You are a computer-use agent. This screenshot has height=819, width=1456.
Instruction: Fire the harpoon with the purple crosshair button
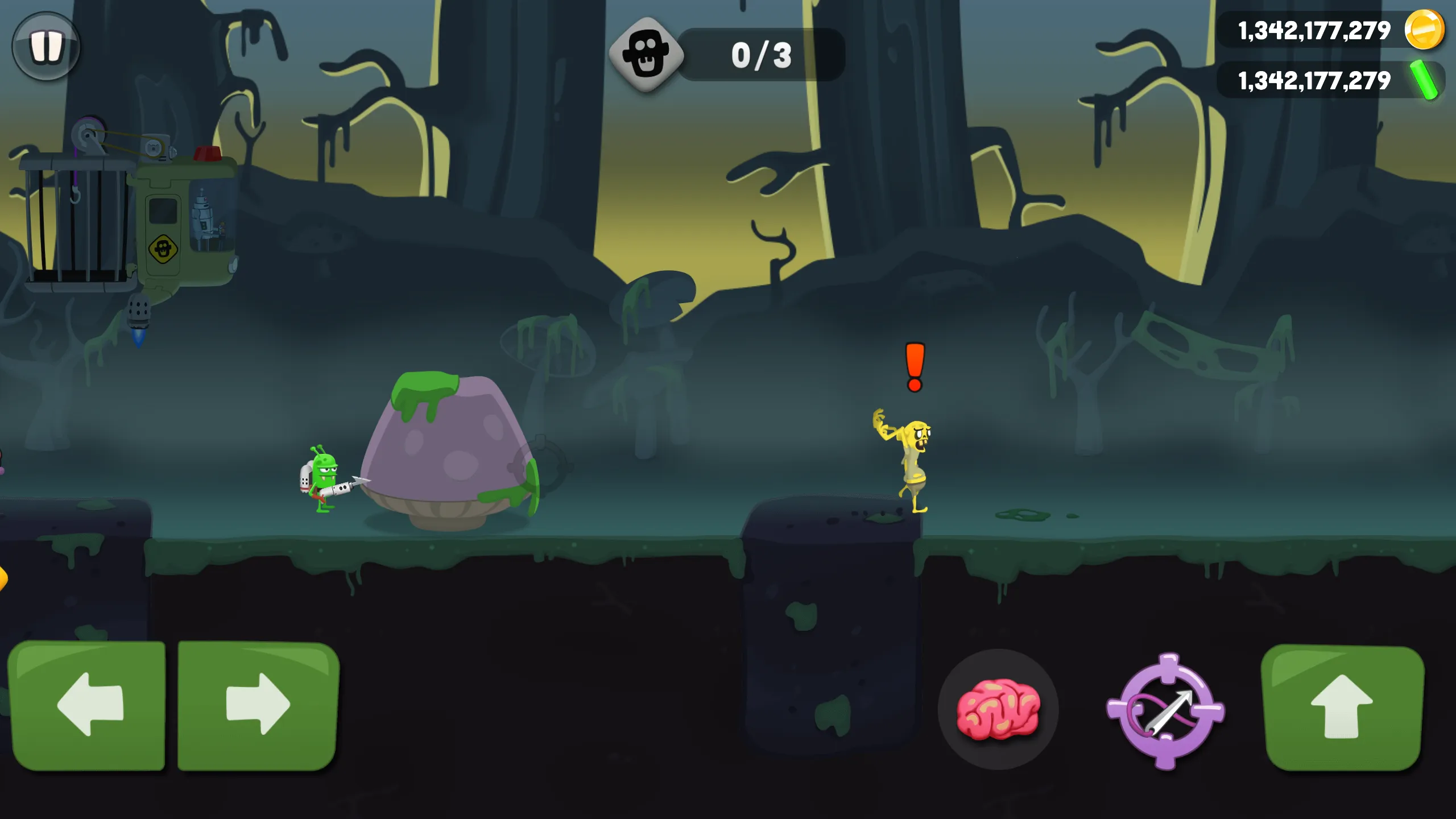[1166, 711]
